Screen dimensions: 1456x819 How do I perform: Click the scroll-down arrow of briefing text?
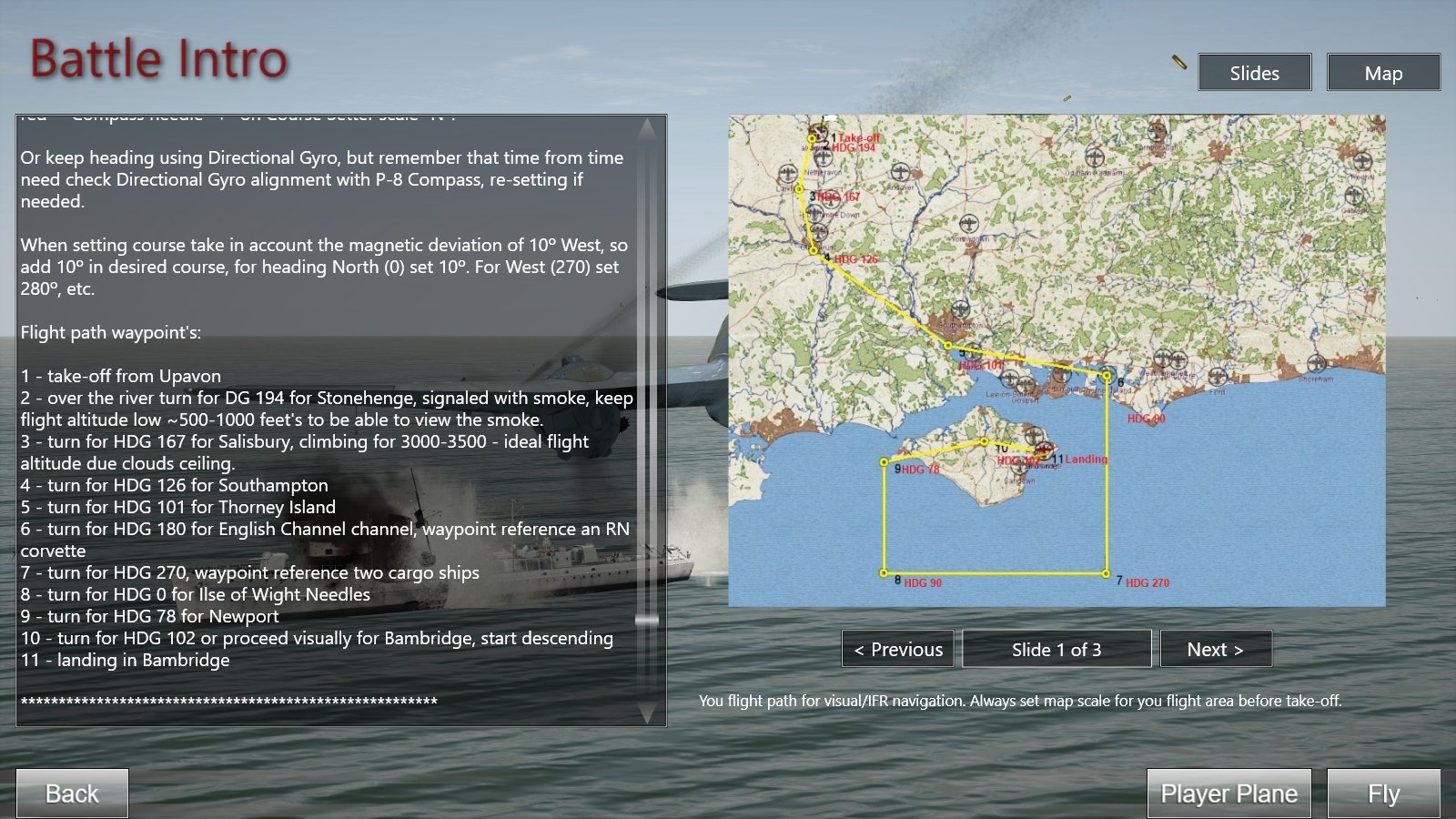(647, 713)
